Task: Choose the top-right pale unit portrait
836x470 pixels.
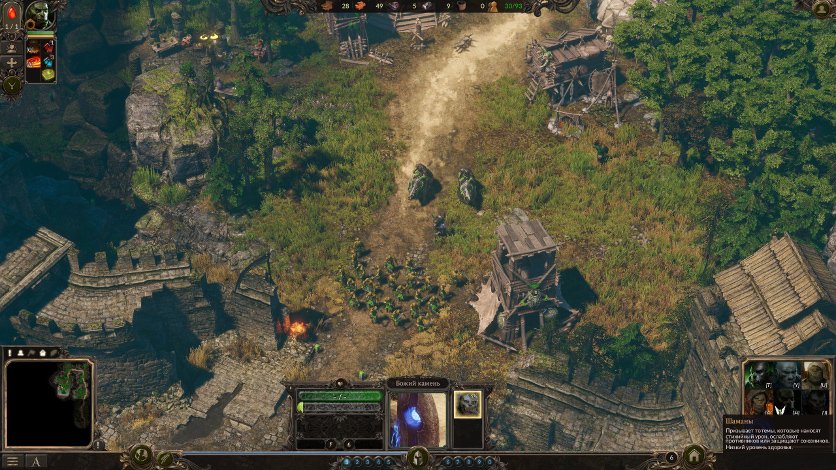Action: 817,374
